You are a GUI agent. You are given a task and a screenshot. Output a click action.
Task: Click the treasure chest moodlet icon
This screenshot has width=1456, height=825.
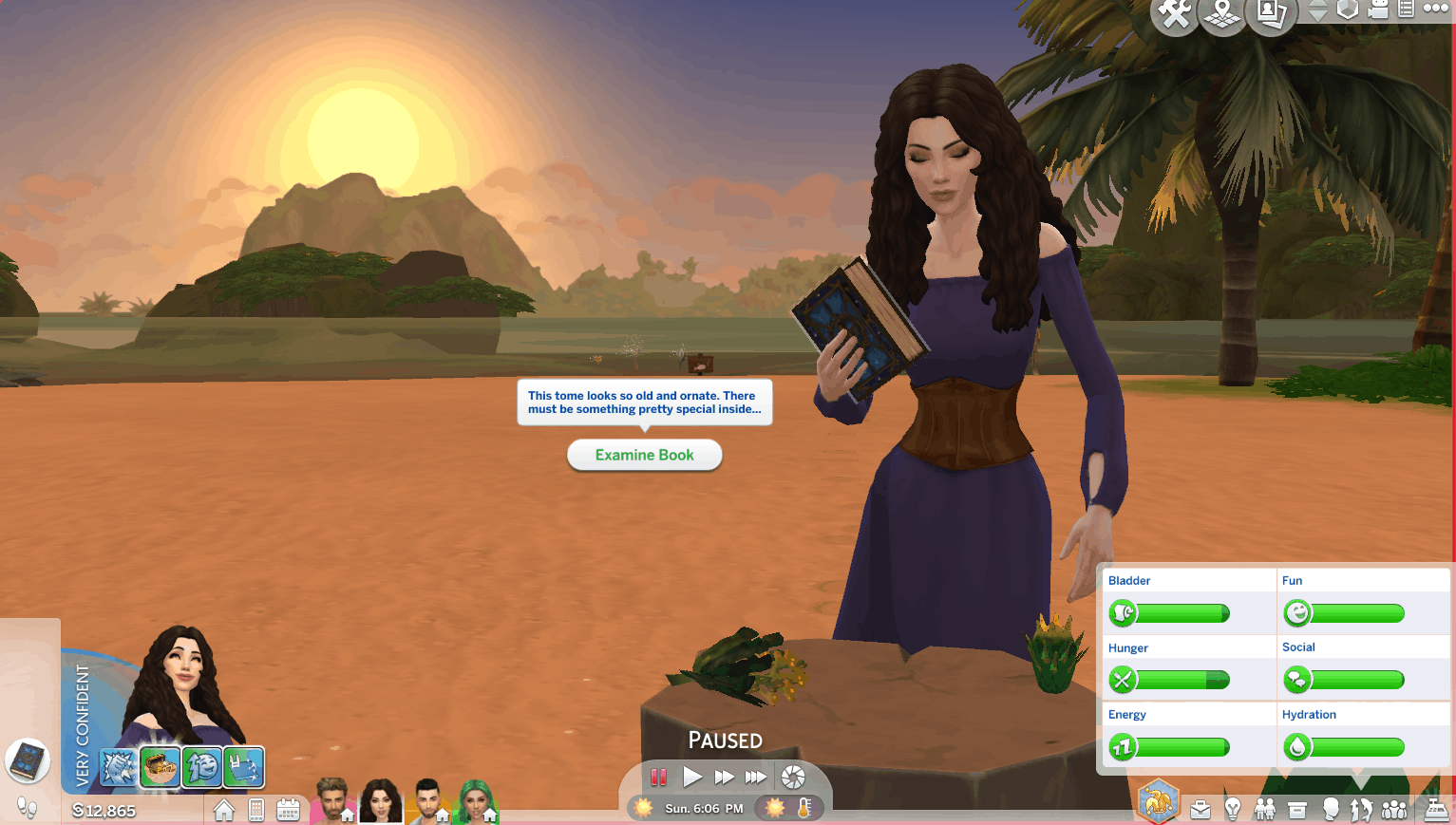coord(160,767)
